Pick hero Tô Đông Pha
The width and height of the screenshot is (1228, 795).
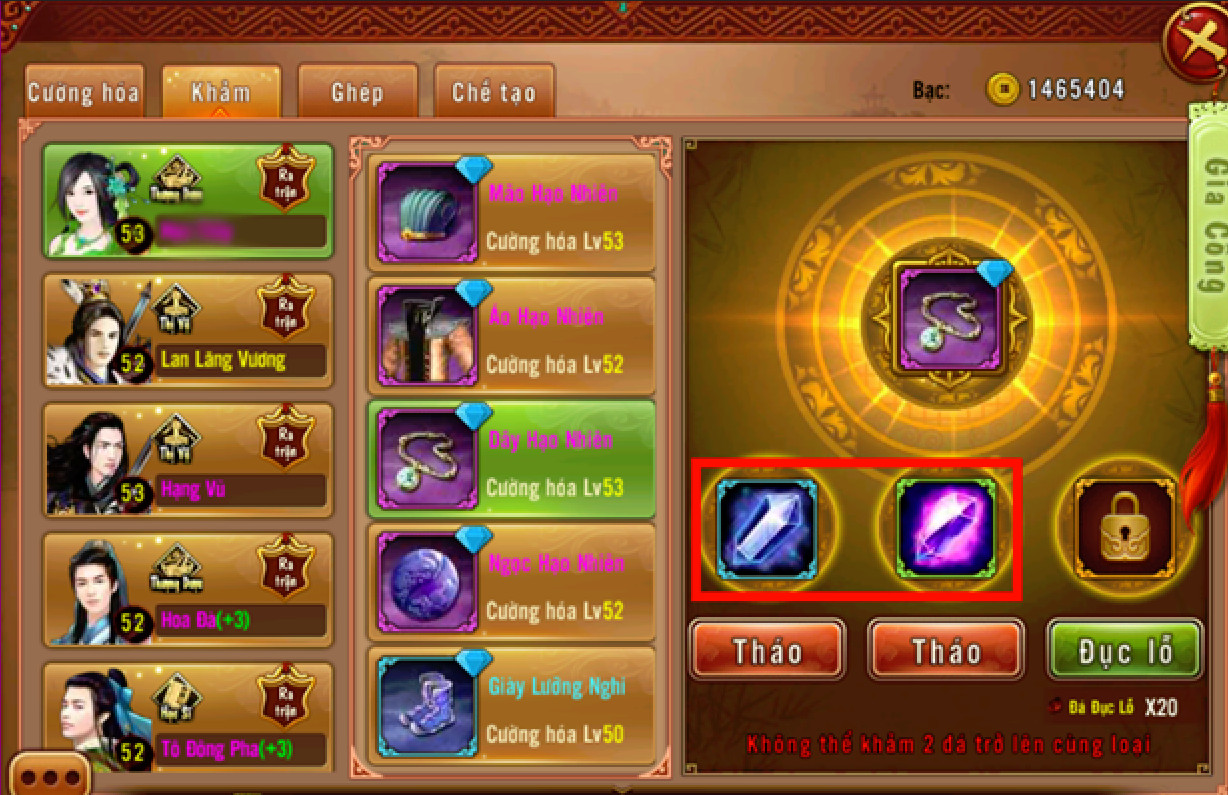coord(188,717)
